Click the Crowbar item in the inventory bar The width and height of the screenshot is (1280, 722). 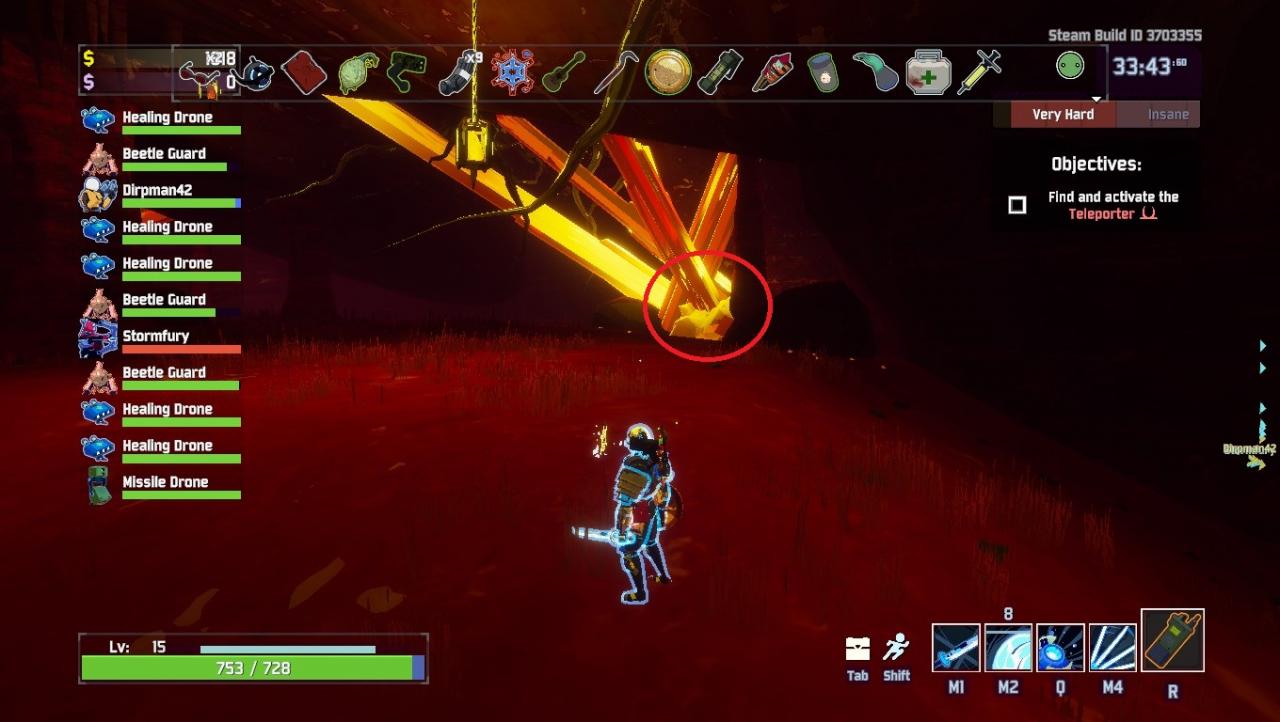pyautogui.click(x=617, y=73)
